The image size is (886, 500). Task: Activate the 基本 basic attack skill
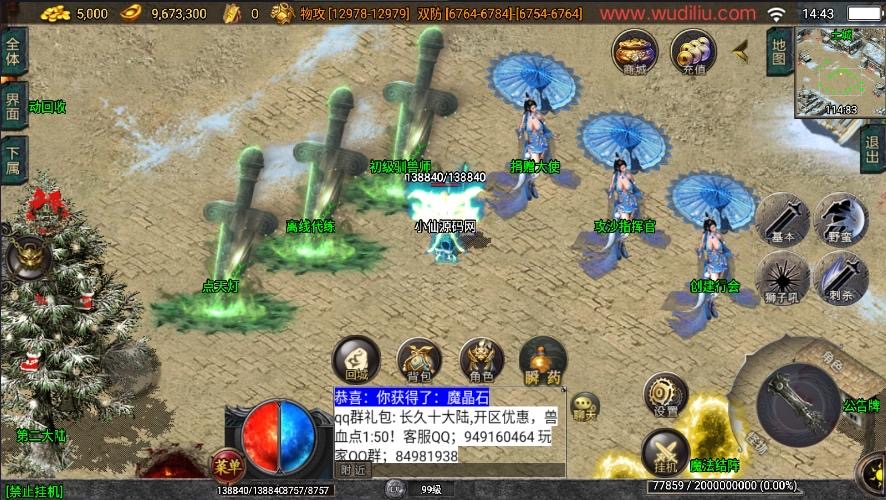[783, 219]
